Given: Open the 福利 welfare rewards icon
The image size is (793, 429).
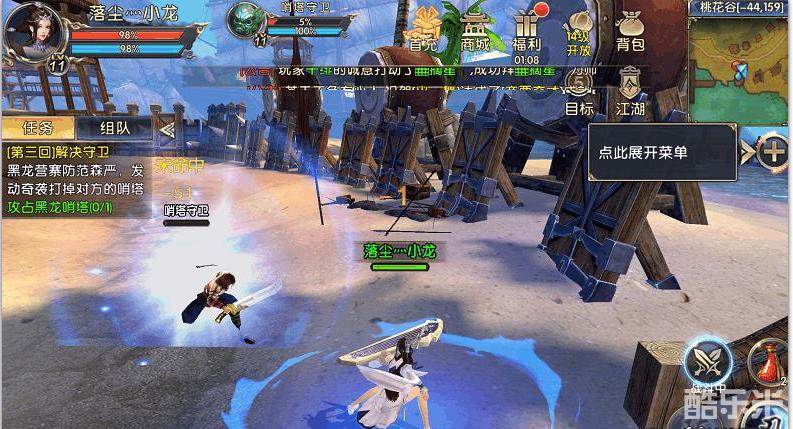Looking at the screenshot, I should pyautogui.click(x=528, y=28).
